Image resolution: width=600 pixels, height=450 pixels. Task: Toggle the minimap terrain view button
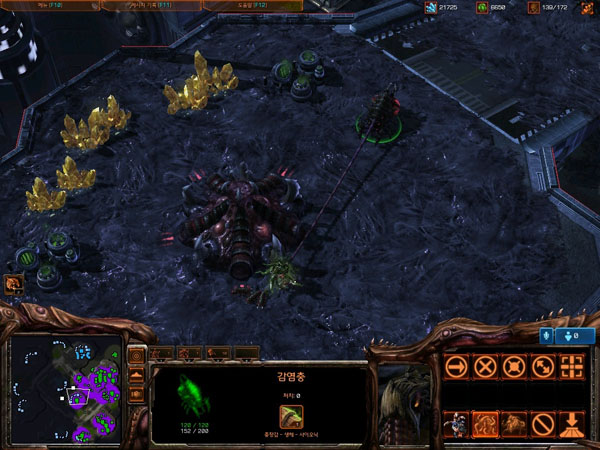pos(137,376)
